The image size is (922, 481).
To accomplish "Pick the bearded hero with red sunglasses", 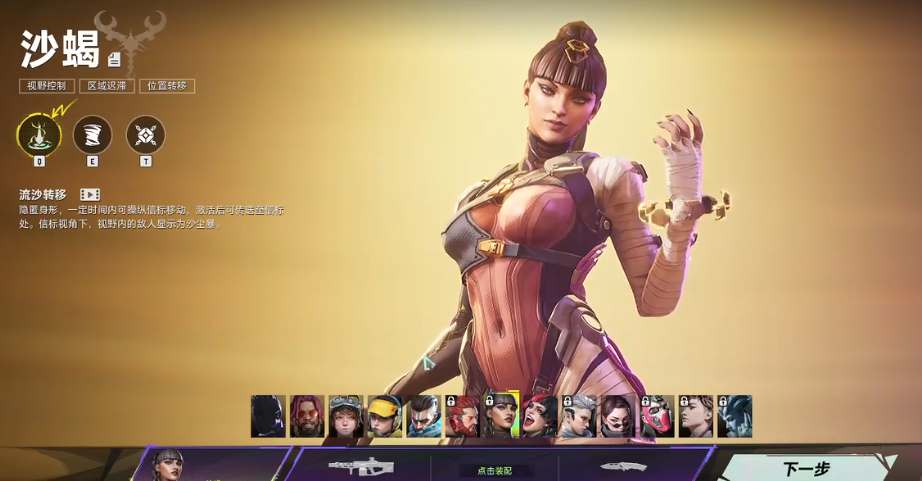I will [x=307, y=416].
